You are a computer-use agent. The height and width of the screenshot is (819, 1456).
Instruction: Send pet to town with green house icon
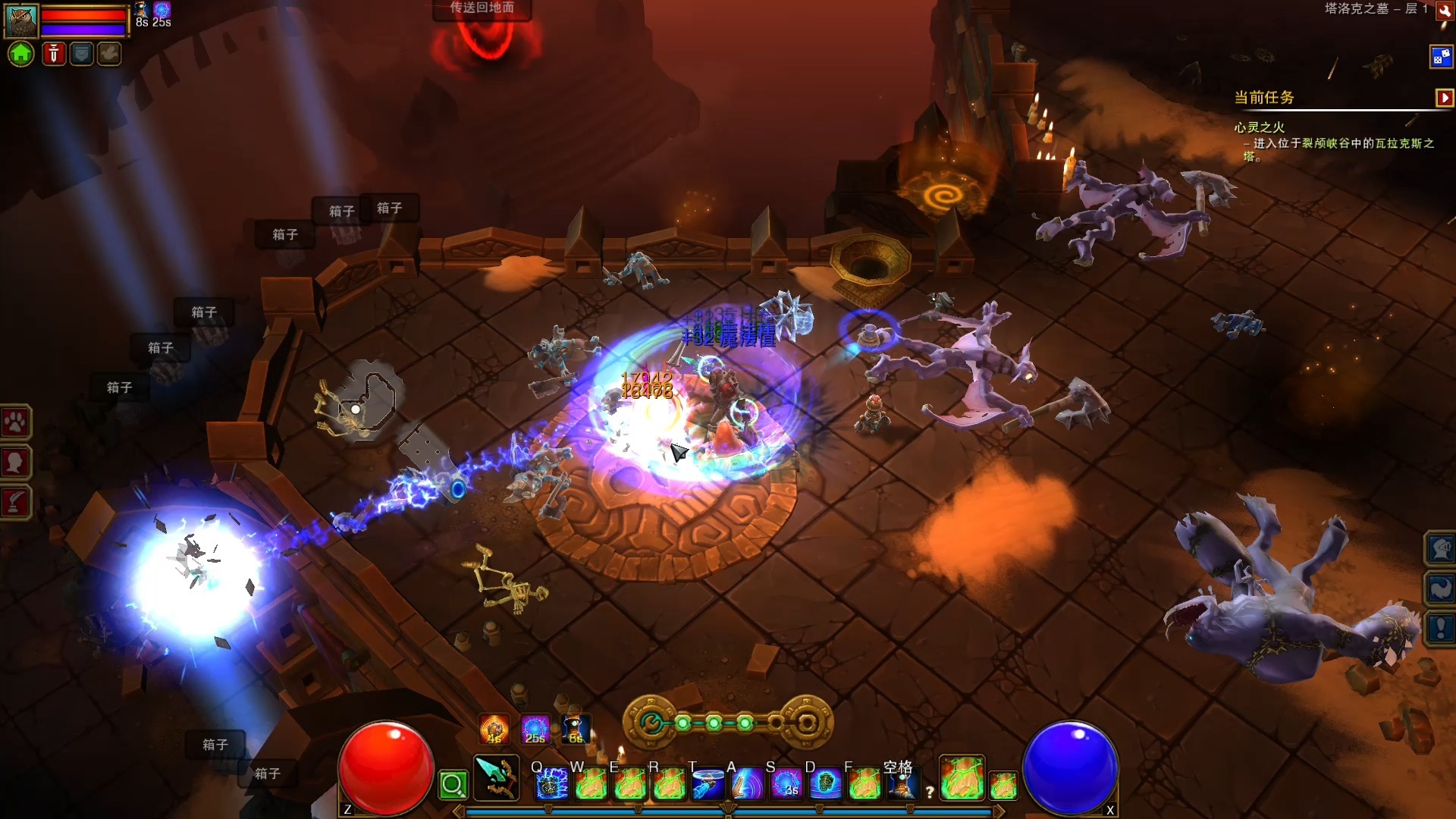pyautogui.click(x=21, y=54)
